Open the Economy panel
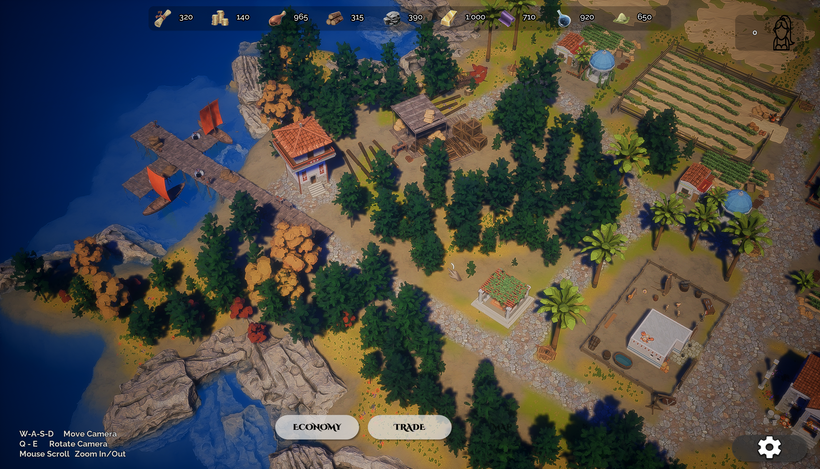This screenshot has width=820, height=469. pos(317,427)
